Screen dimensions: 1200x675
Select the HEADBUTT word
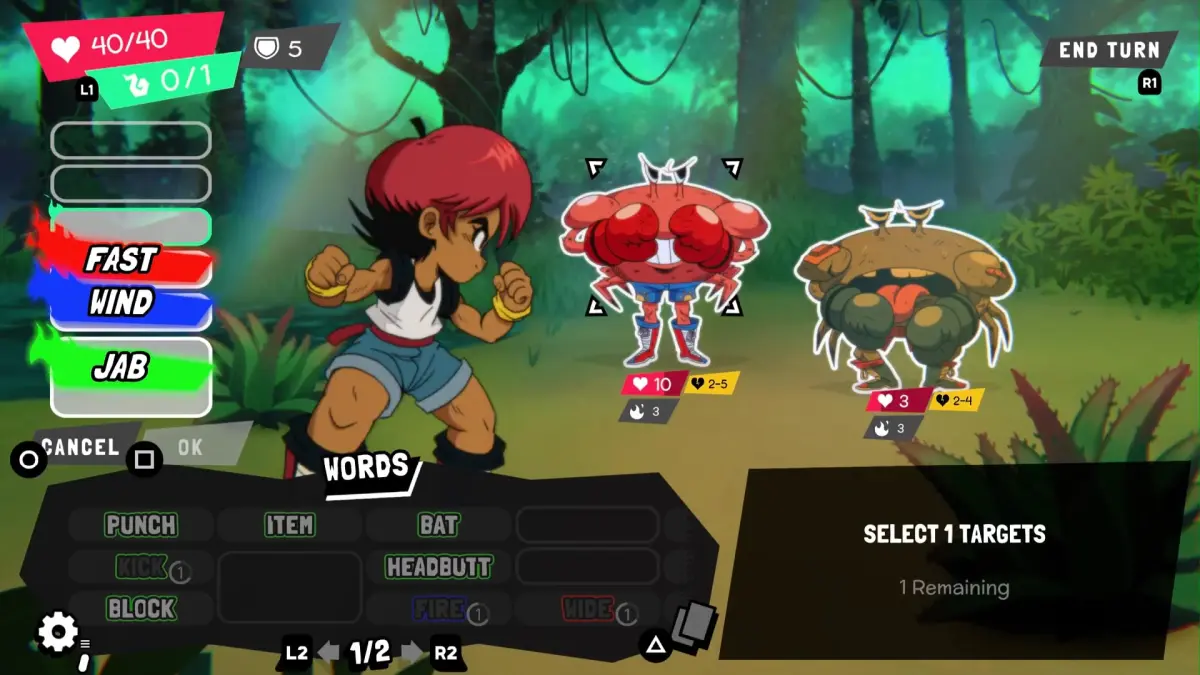(x=438, y=567)
